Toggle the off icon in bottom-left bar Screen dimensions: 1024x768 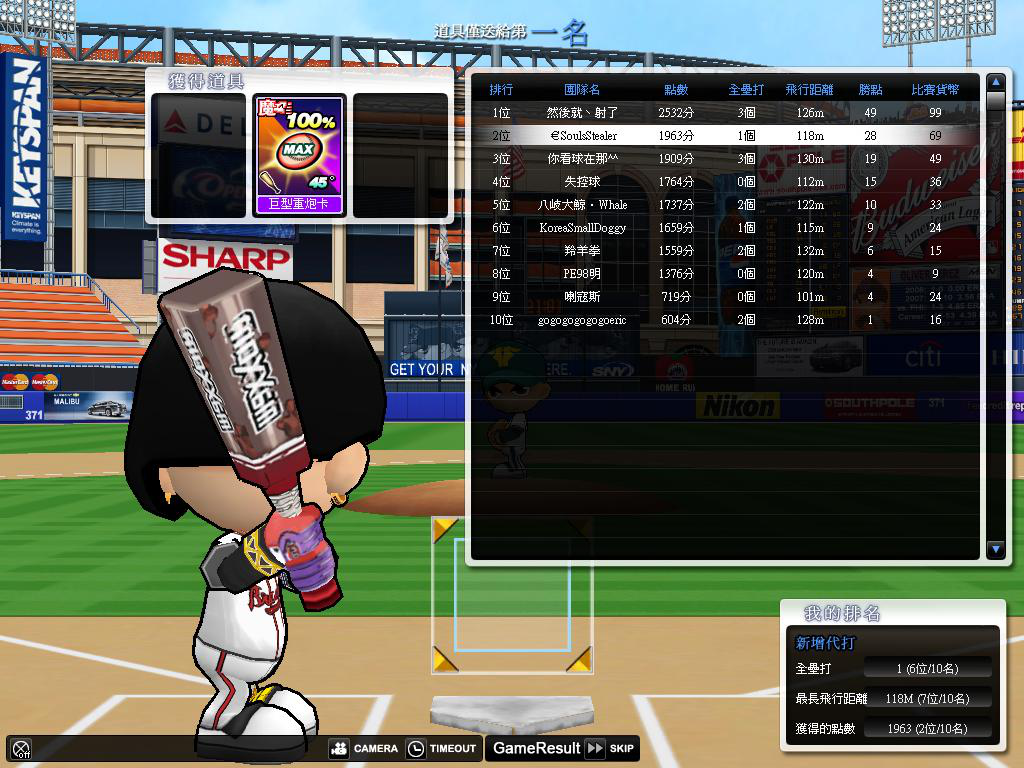coord(21,748)
